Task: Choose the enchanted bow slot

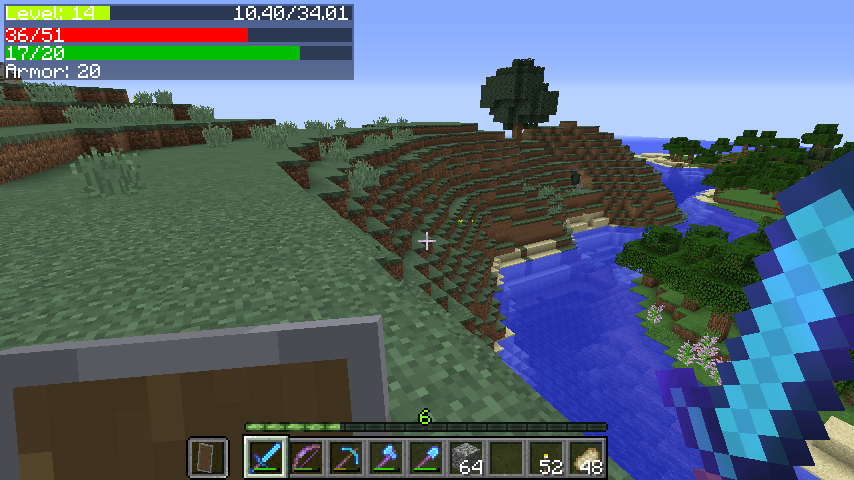Action: click(x=306, y=458)
